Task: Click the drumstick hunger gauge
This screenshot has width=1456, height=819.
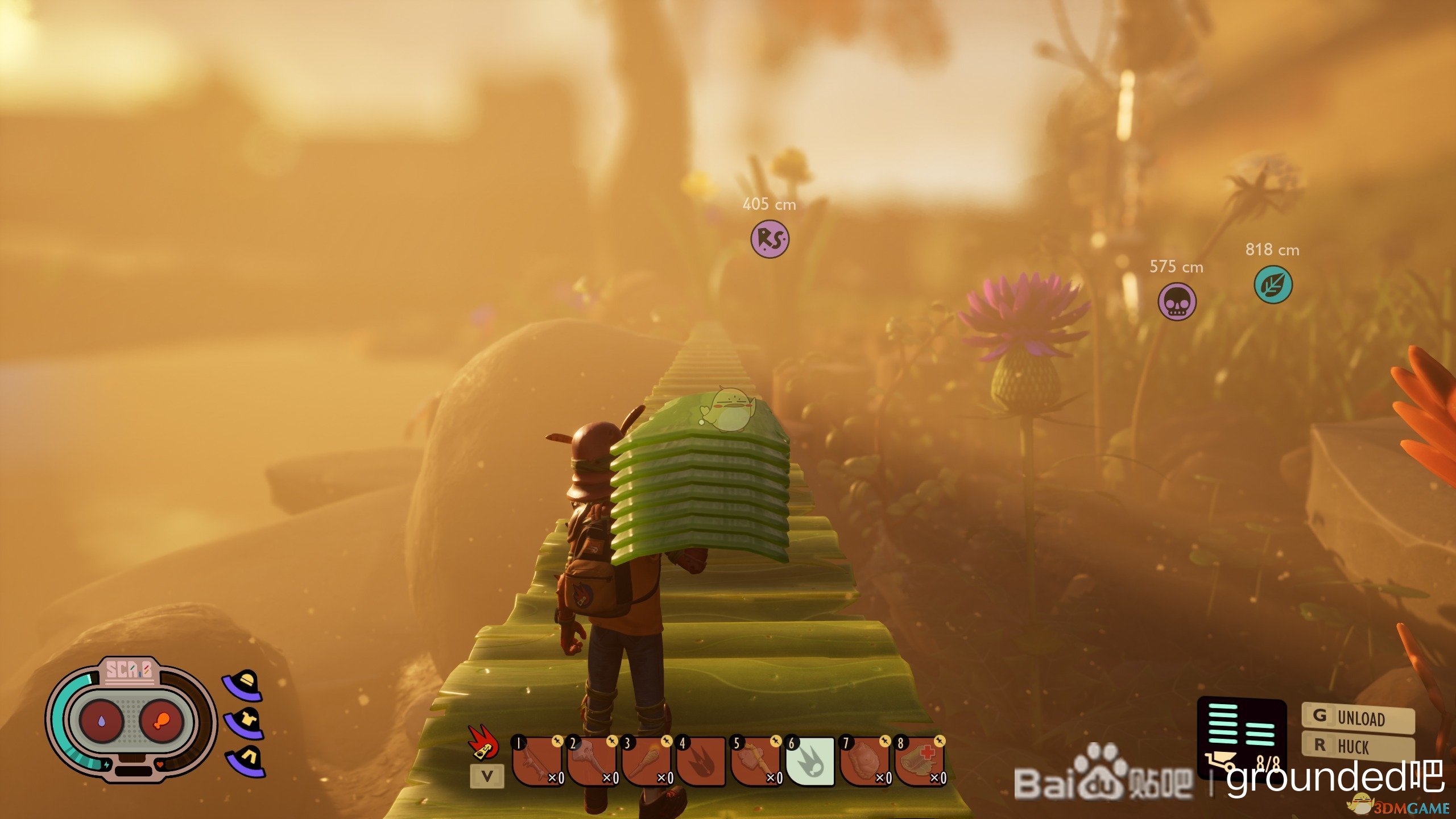Action: click(x=161, y=721)
